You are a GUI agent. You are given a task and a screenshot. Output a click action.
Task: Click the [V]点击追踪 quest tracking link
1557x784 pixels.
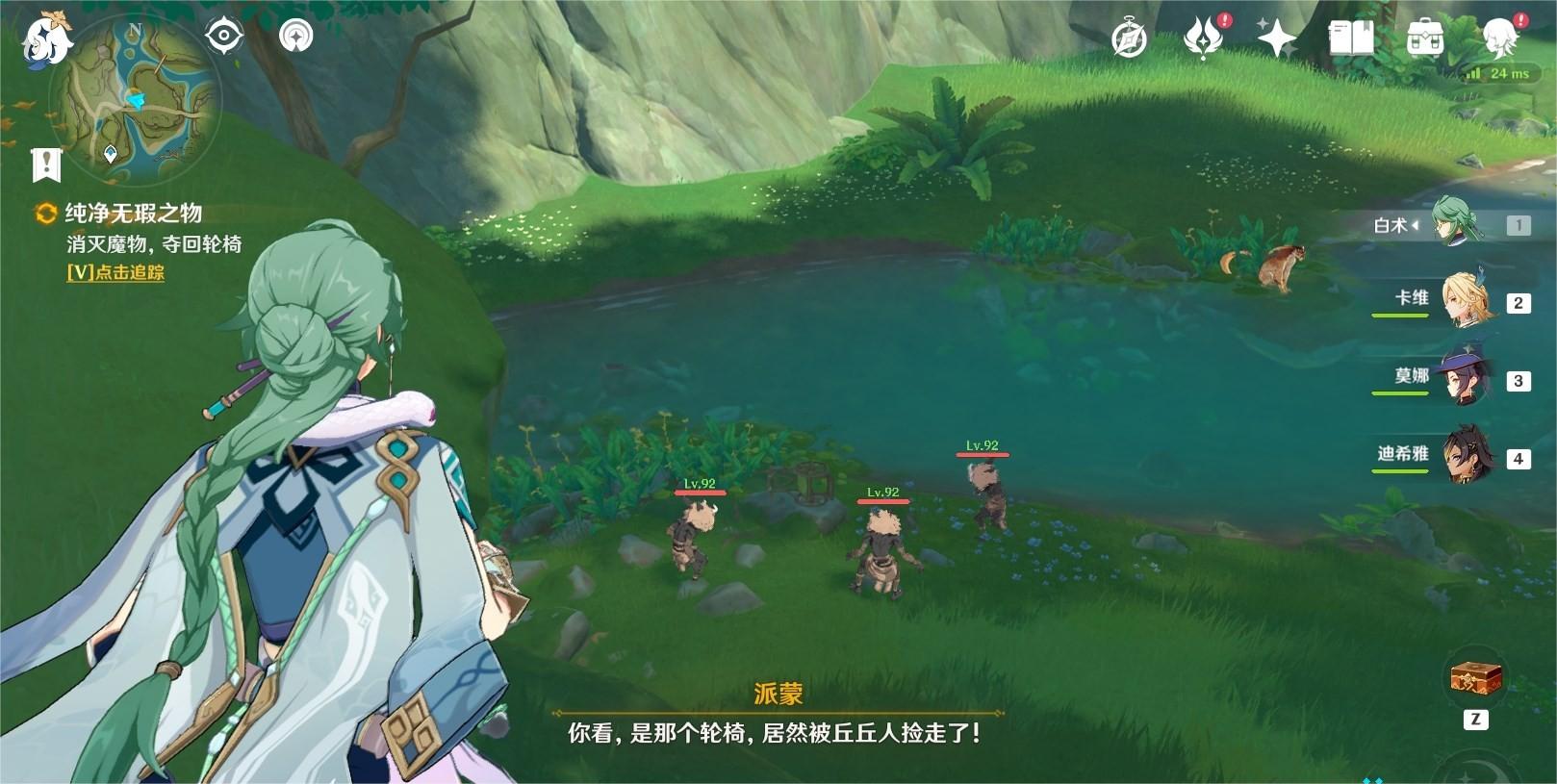coord(116,274)
